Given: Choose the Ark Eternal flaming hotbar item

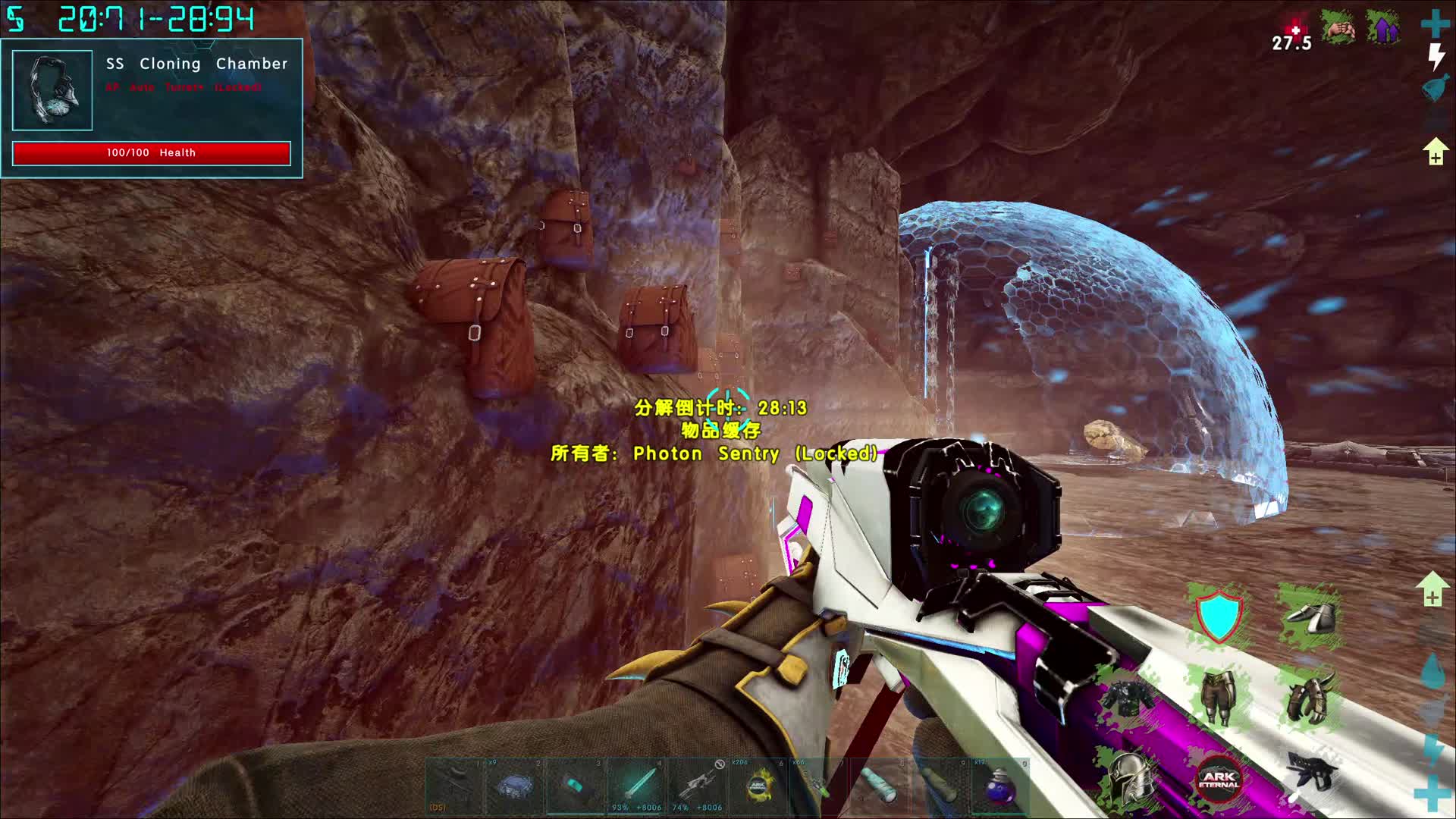Looking at the screenshot, I should pos(758,786).
